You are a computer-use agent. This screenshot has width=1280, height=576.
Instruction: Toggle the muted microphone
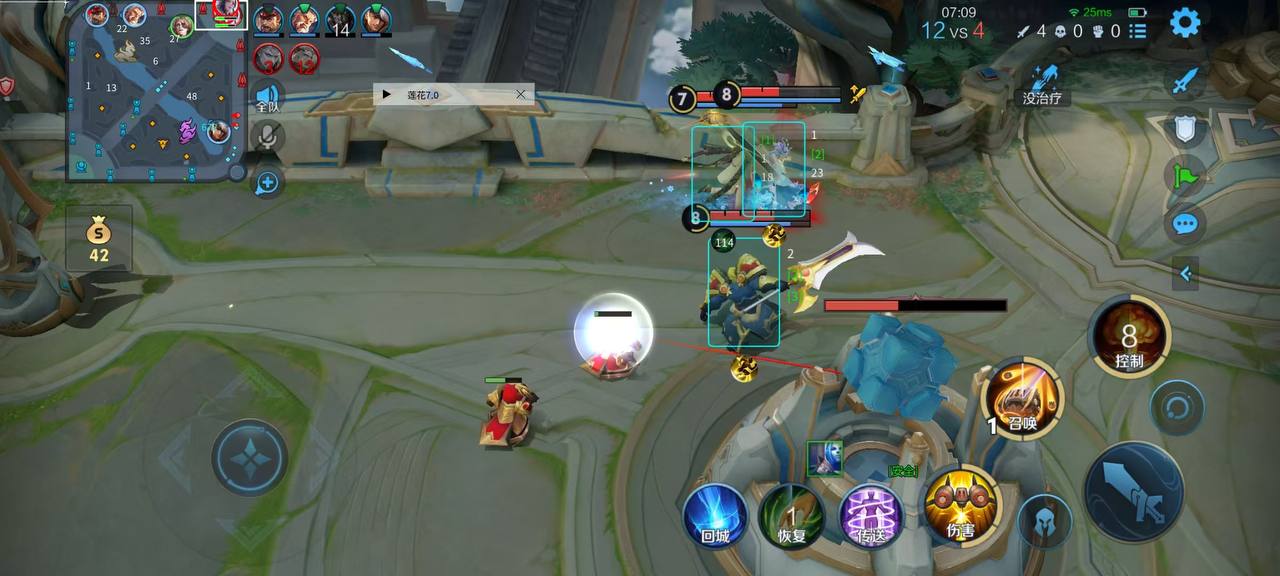(x=267, y=137)
